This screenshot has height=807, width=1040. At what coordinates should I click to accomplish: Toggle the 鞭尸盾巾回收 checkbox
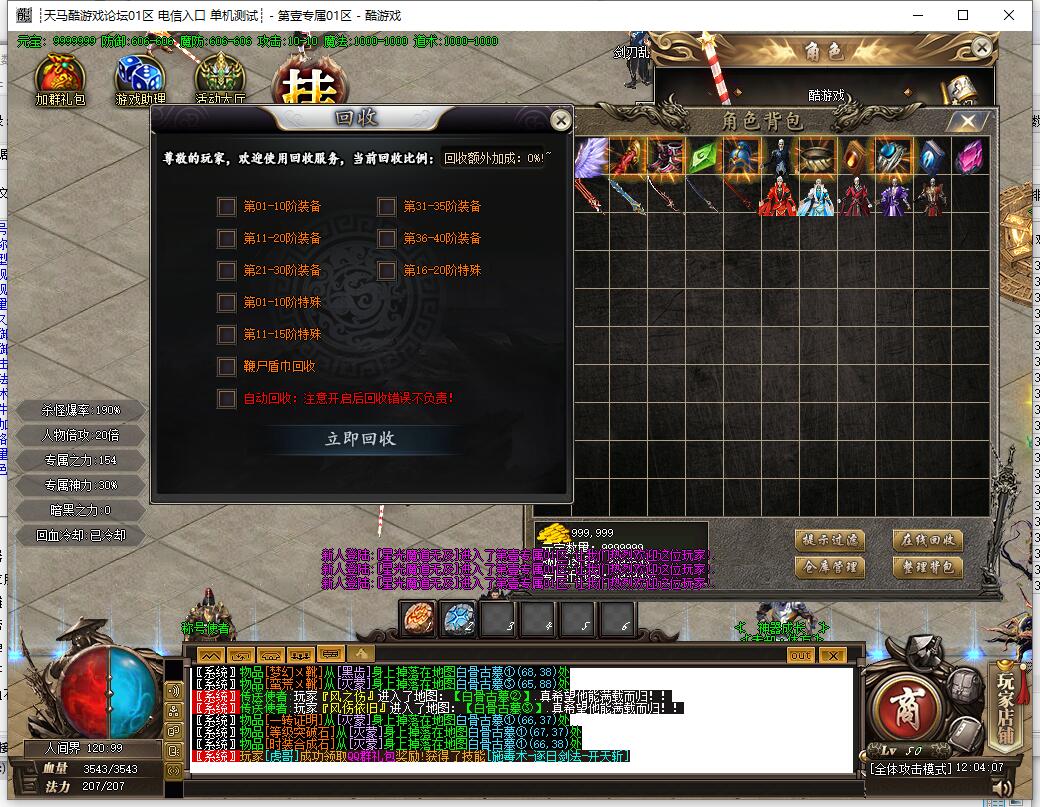click(227, 367)
